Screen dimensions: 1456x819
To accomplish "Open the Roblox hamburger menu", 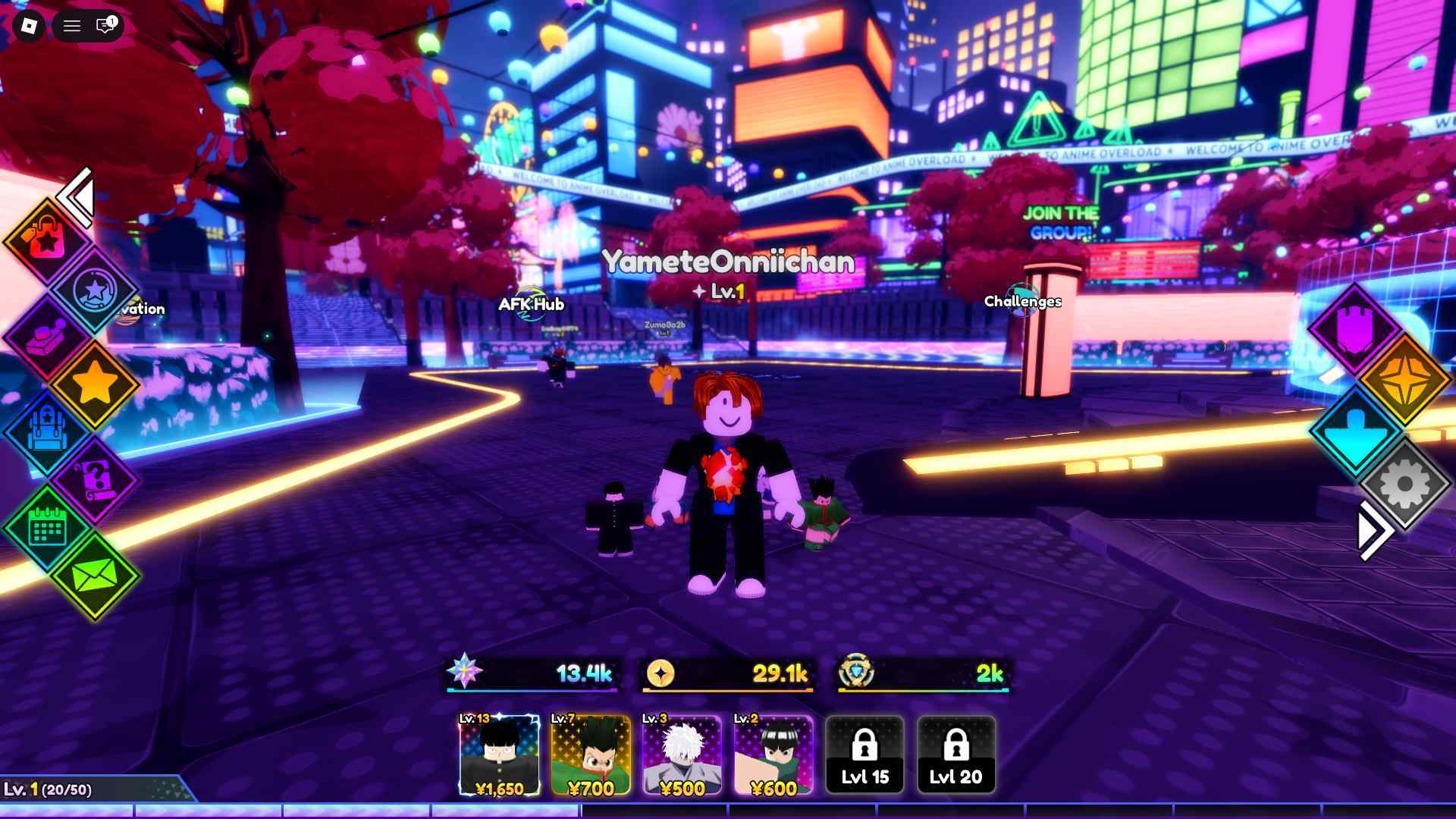I will click(72, 26).
